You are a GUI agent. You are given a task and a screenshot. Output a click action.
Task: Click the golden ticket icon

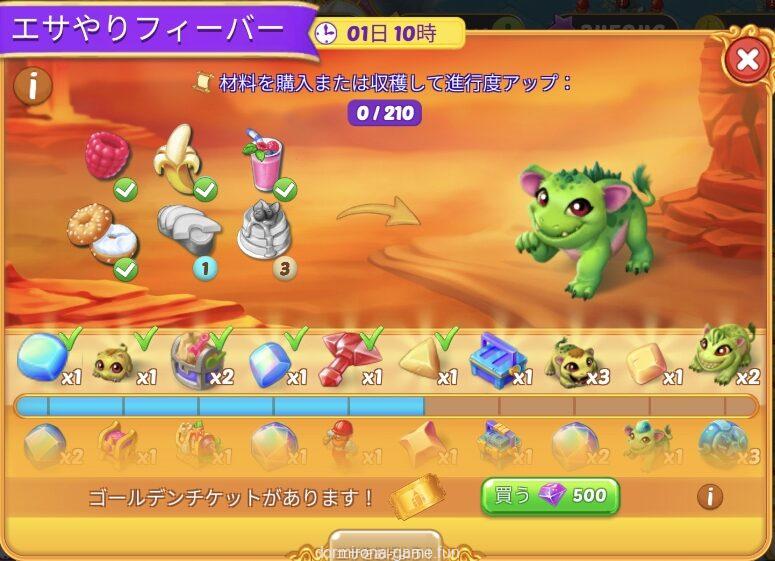417,497
